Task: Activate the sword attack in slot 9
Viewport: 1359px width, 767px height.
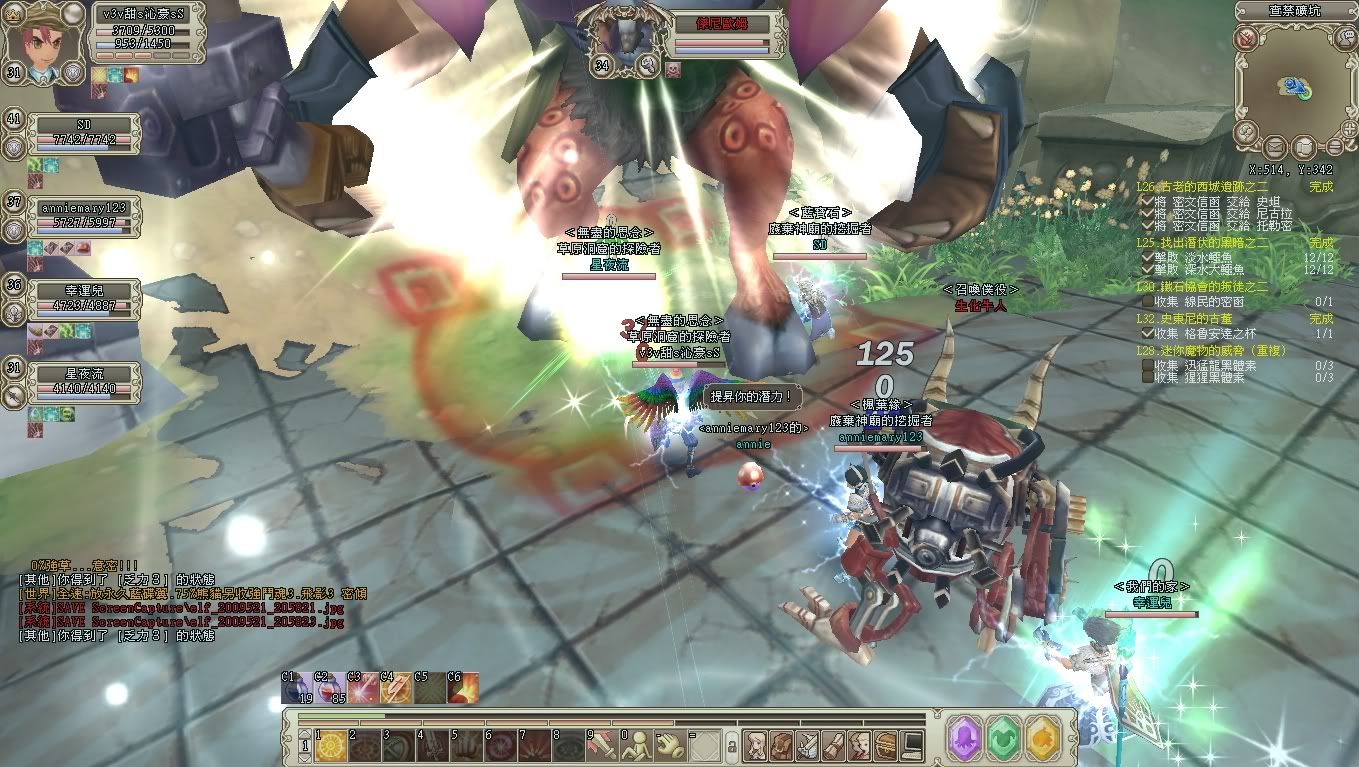Action: tap(603, 744)
